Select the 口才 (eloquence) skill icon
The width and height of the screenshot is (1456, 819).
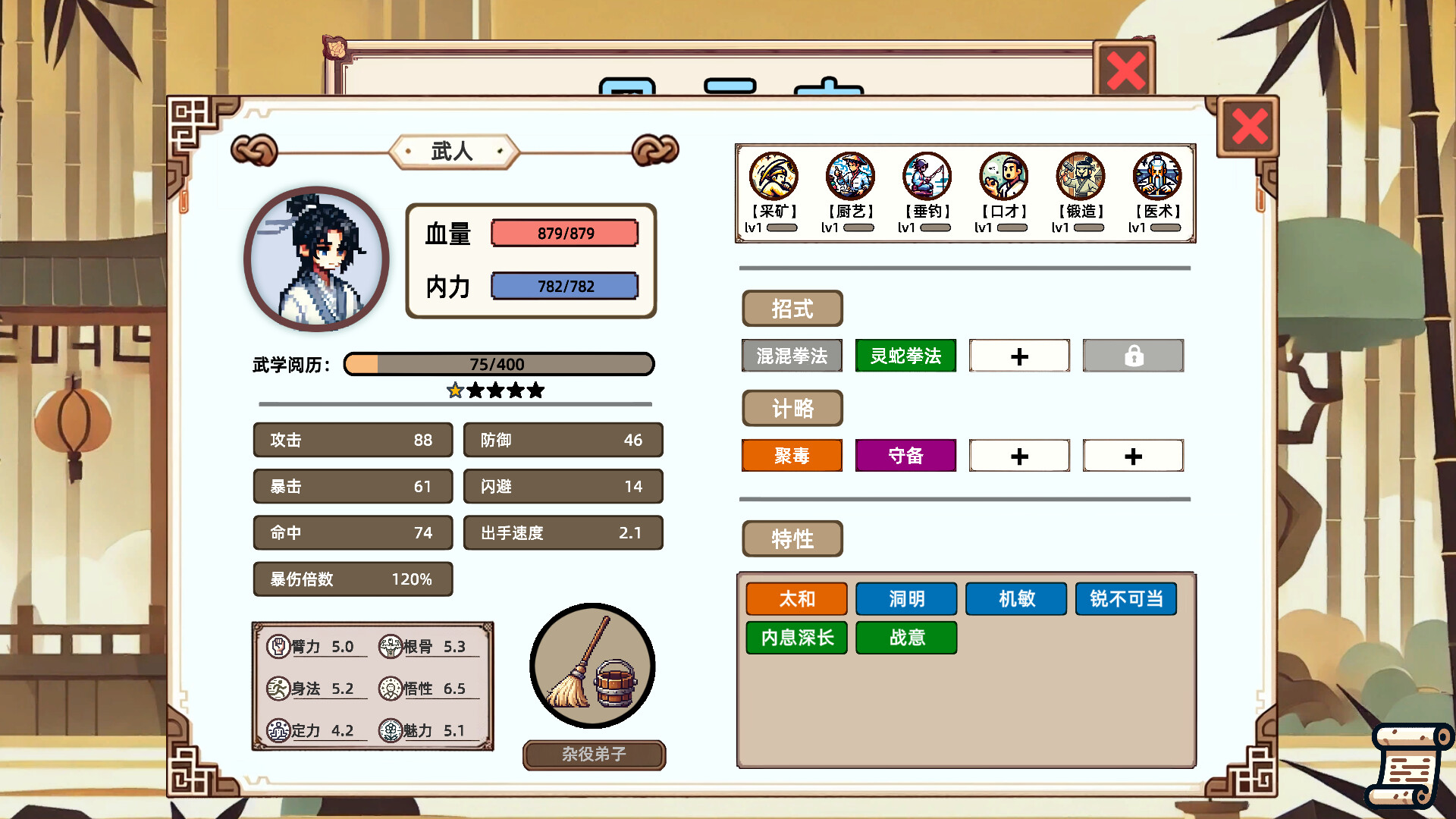coord(1003,176)
